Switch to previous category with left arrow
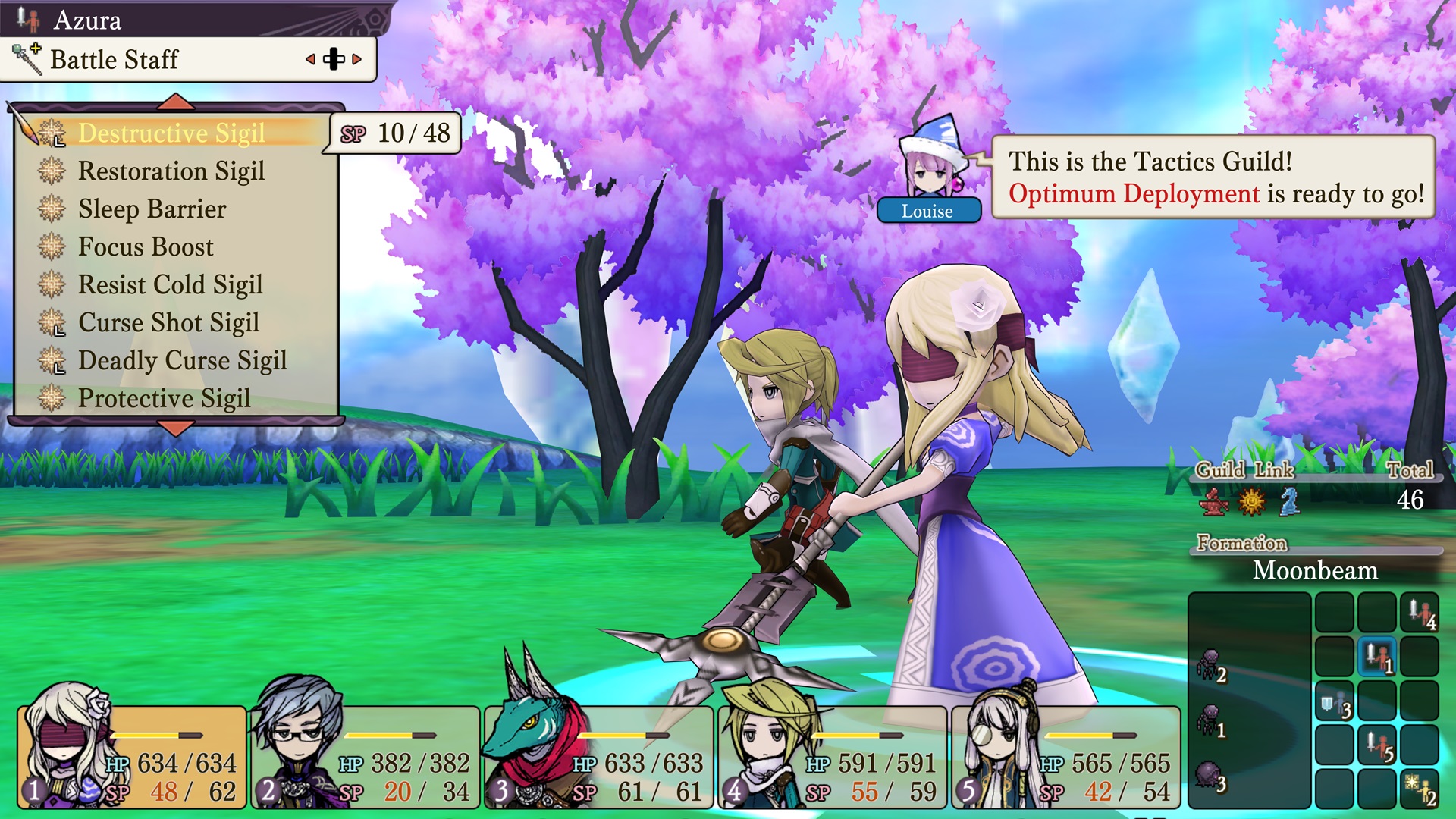1456x819 pixels. pos(310,59)
